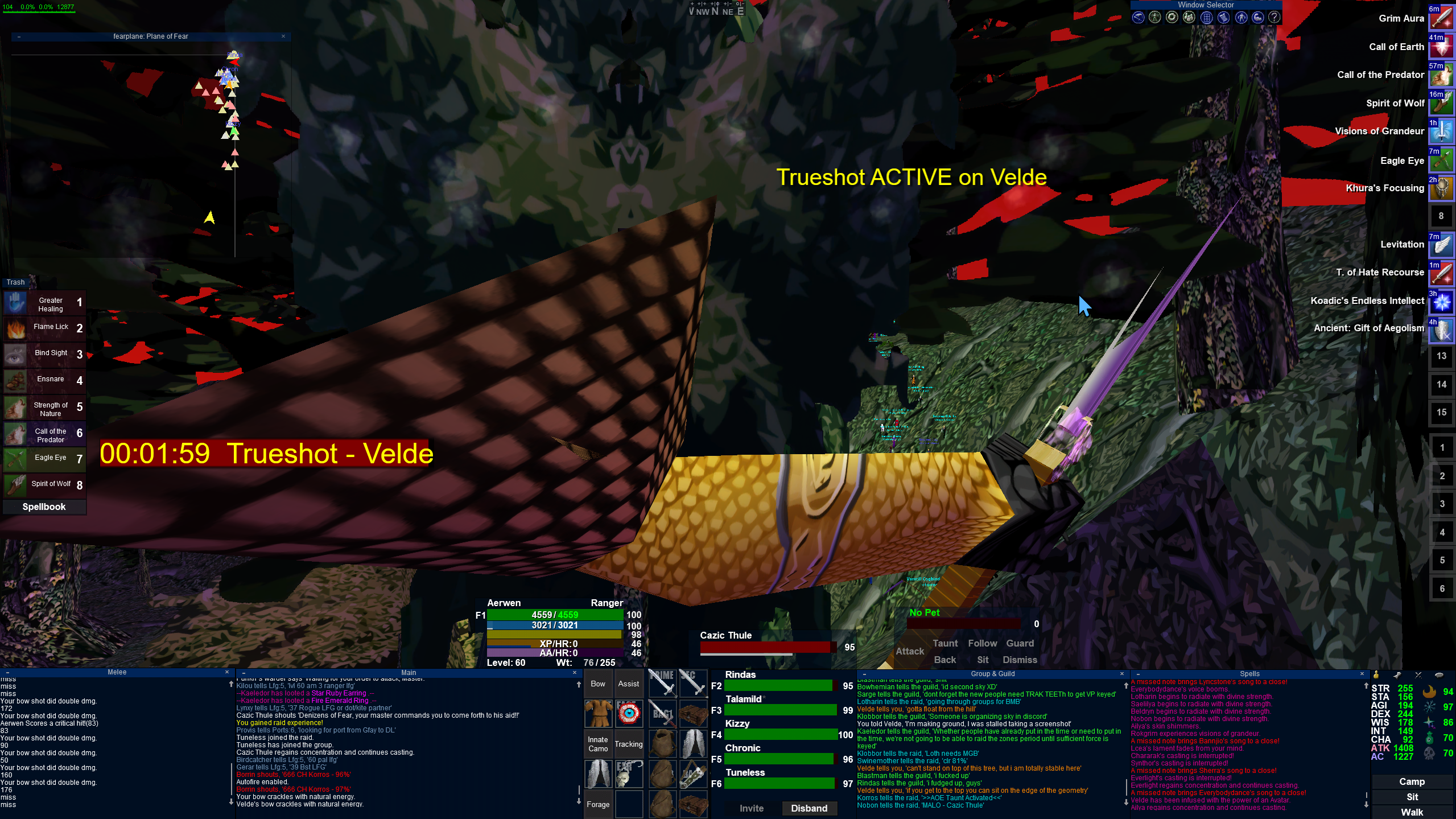
Task: Close the Plane of Fear map window
Action: 283,36
